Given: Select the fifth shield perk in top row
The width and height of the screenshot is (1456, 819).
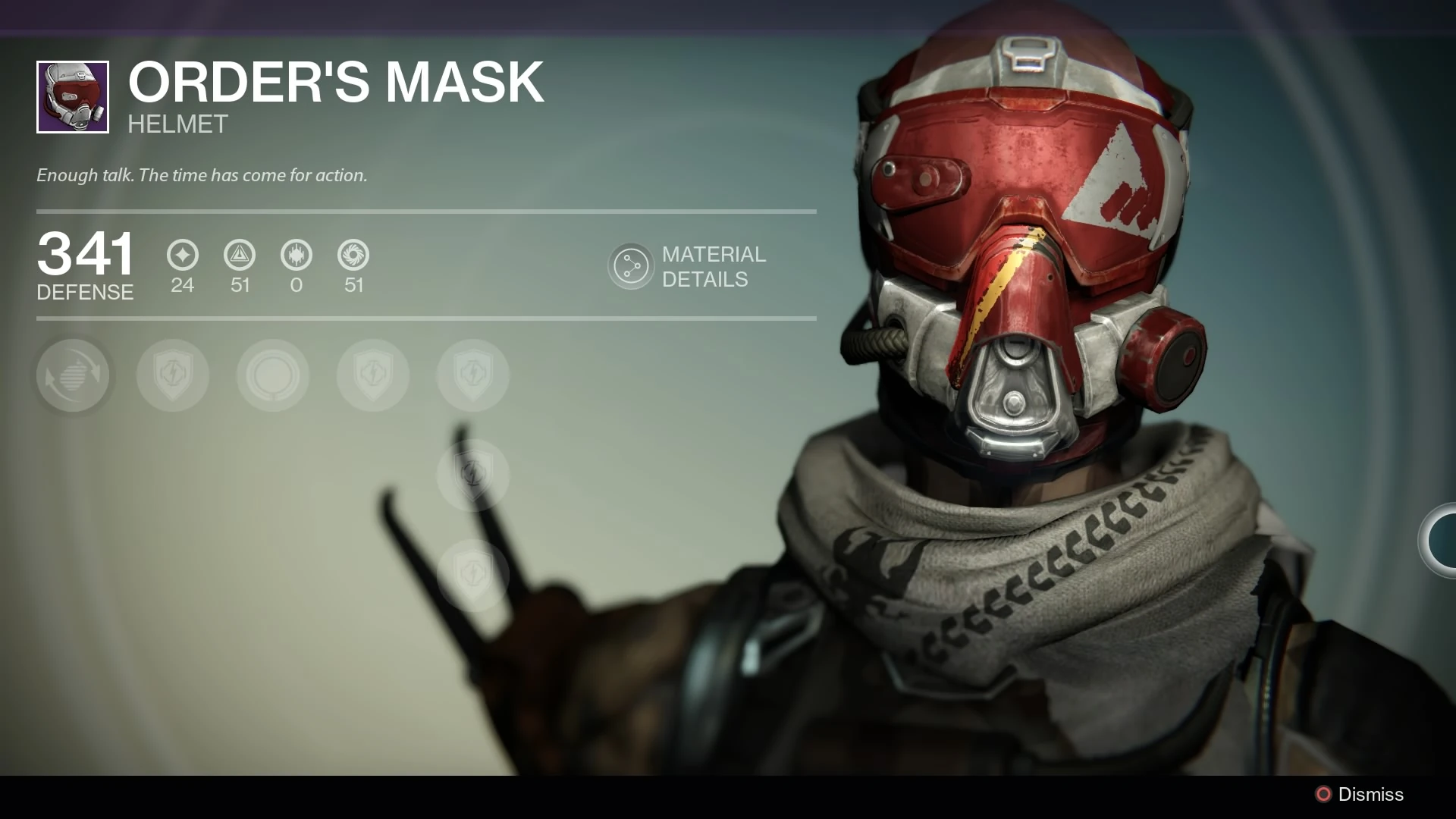Looking at the screenshot, I should point(472,375).
